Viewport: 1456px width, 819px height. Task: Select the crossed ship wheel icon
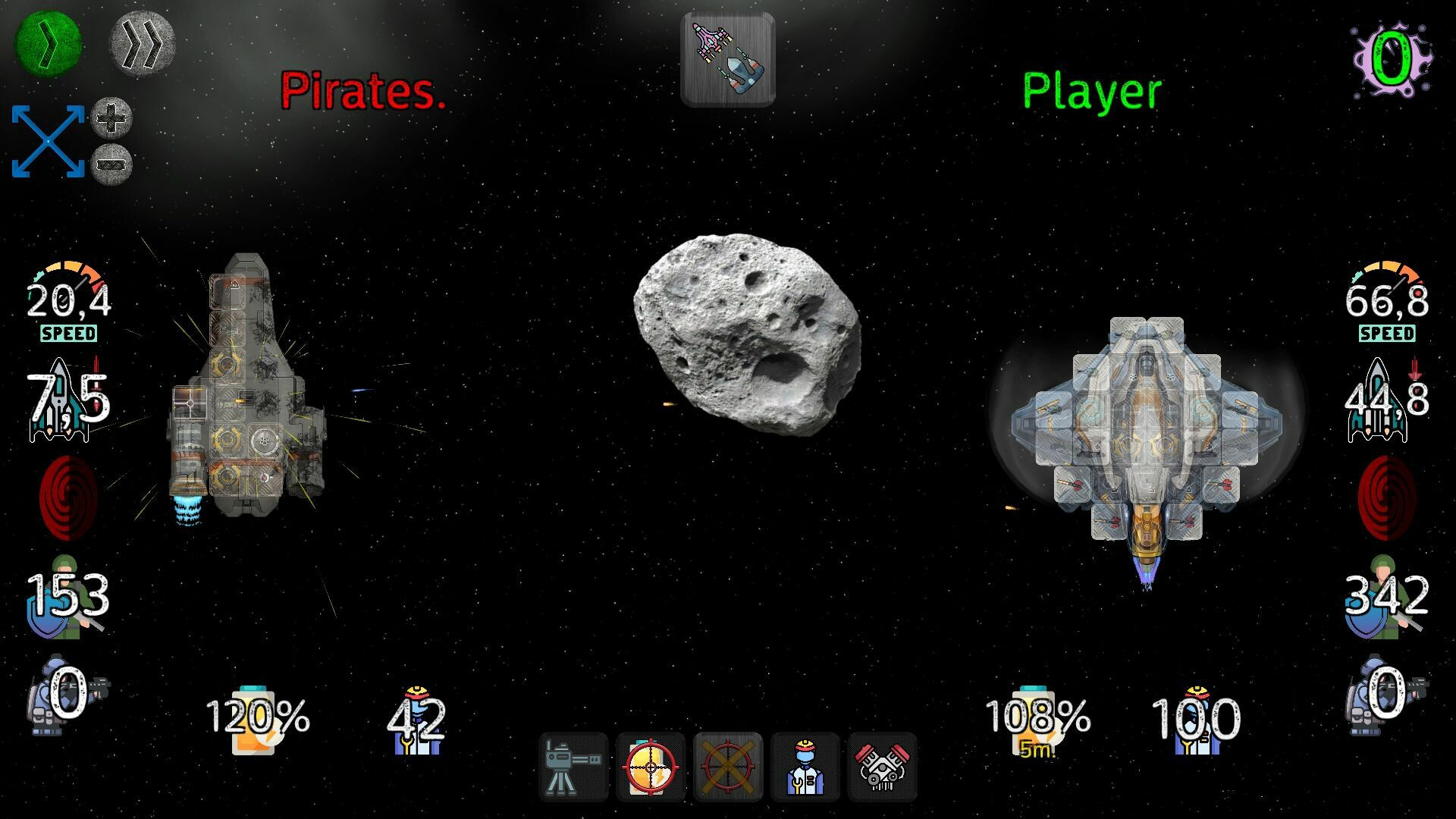pos(728,767)
